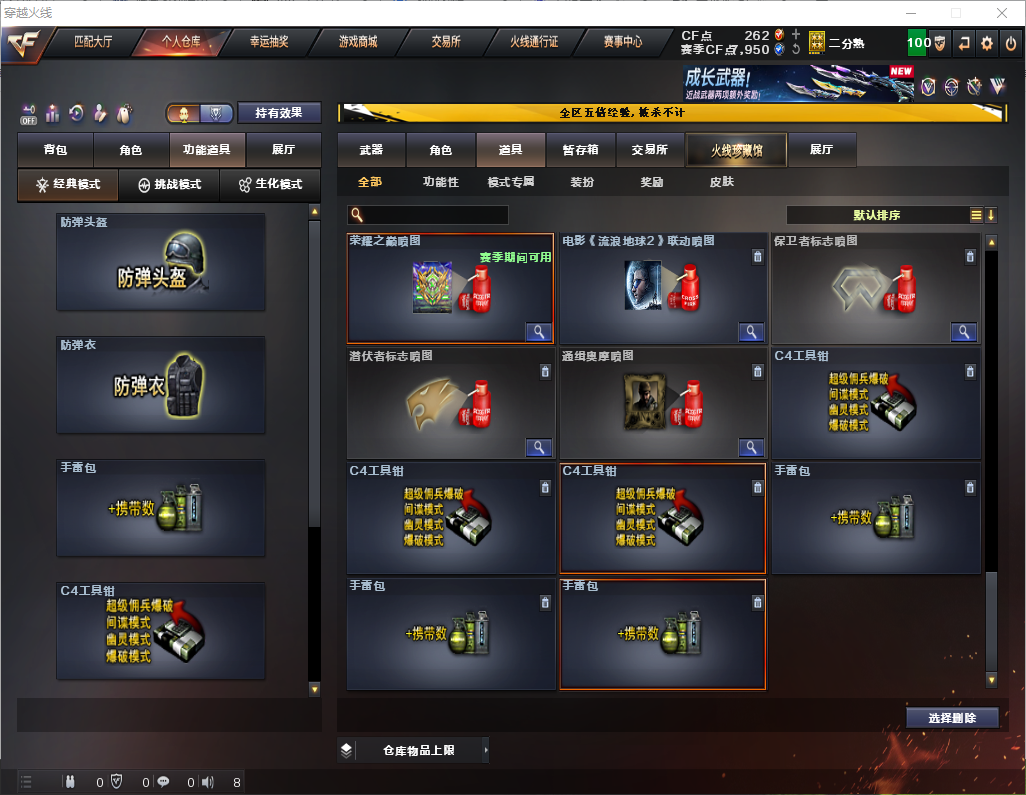Select the 防弹衣 item card
Screen dimensions: 1026x795
(161, 385)
